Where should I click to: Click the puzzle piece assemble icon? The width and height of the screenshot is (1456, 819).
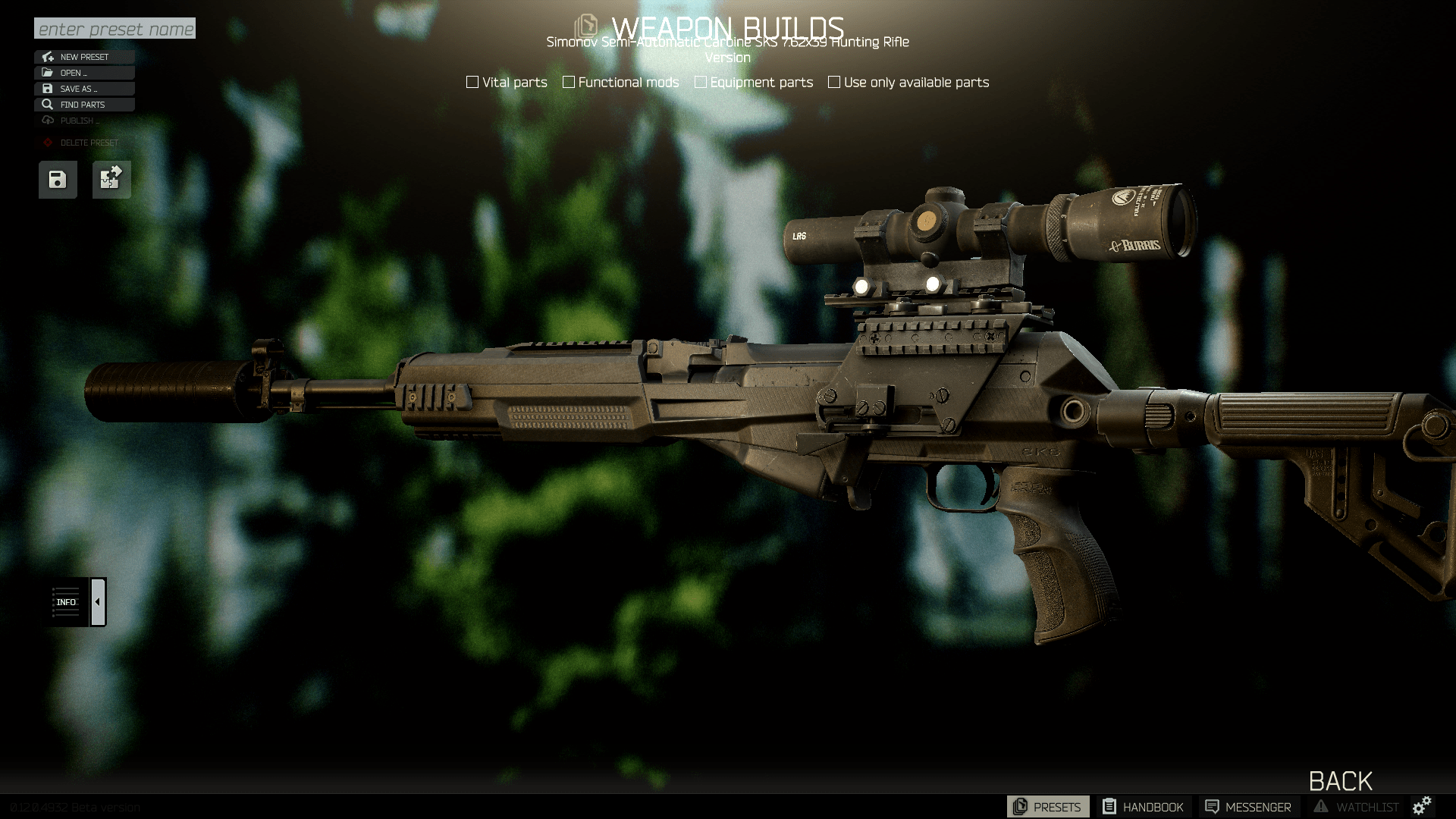coord(111,180)
